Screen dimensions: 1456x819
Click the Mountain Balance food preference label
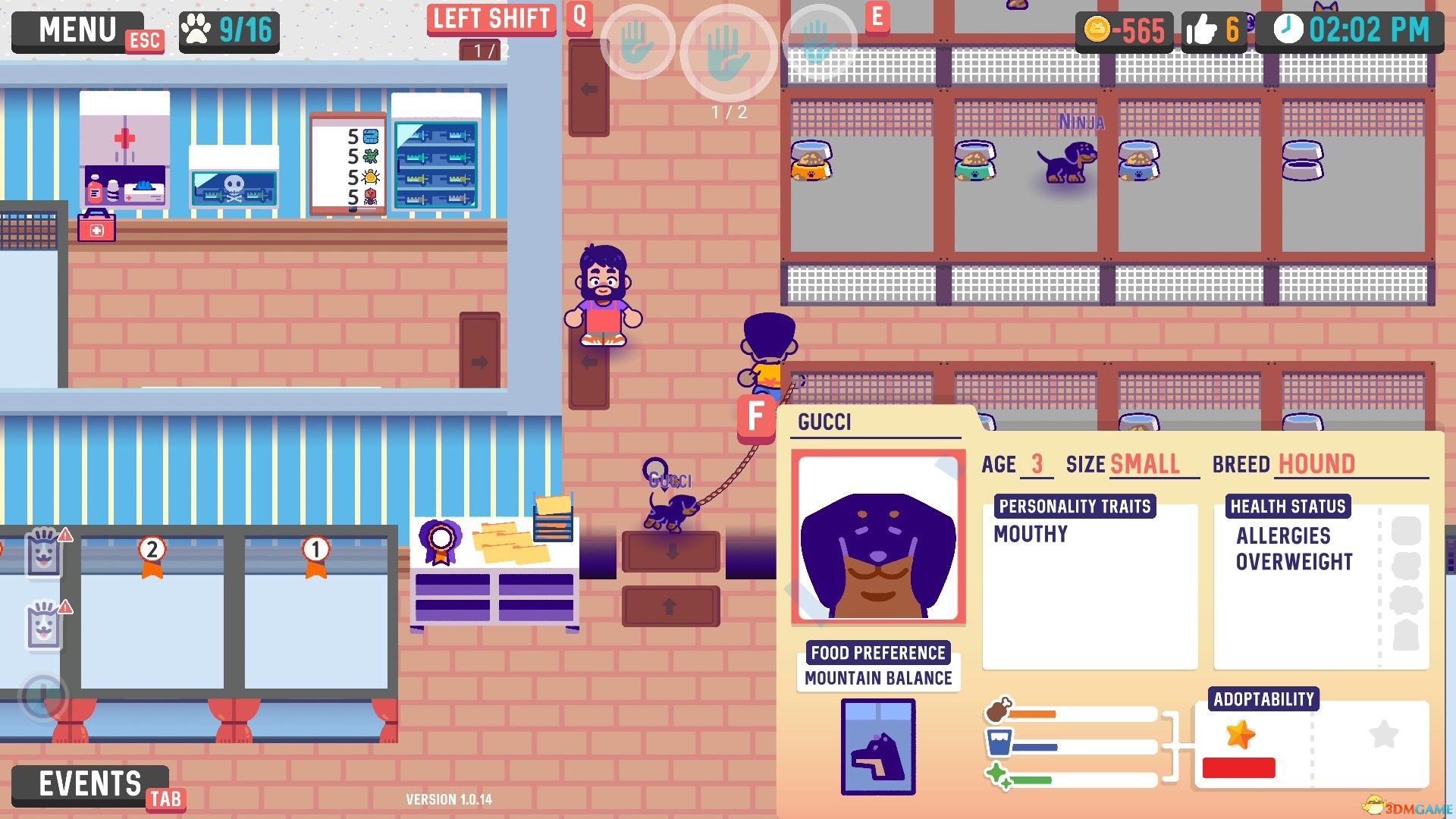click(x=877, y=678)
